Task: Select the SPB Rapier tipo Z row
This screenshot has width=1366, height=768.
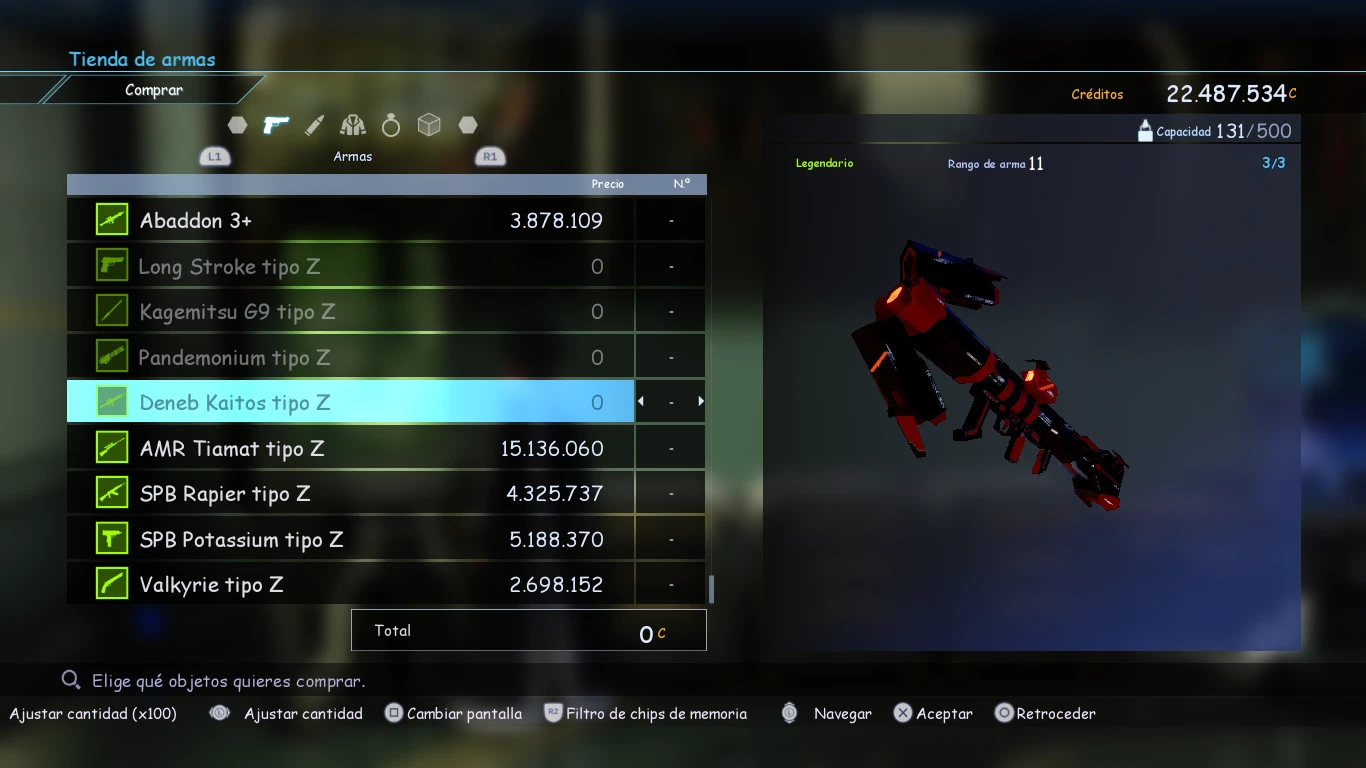Action: coord(350,493)
